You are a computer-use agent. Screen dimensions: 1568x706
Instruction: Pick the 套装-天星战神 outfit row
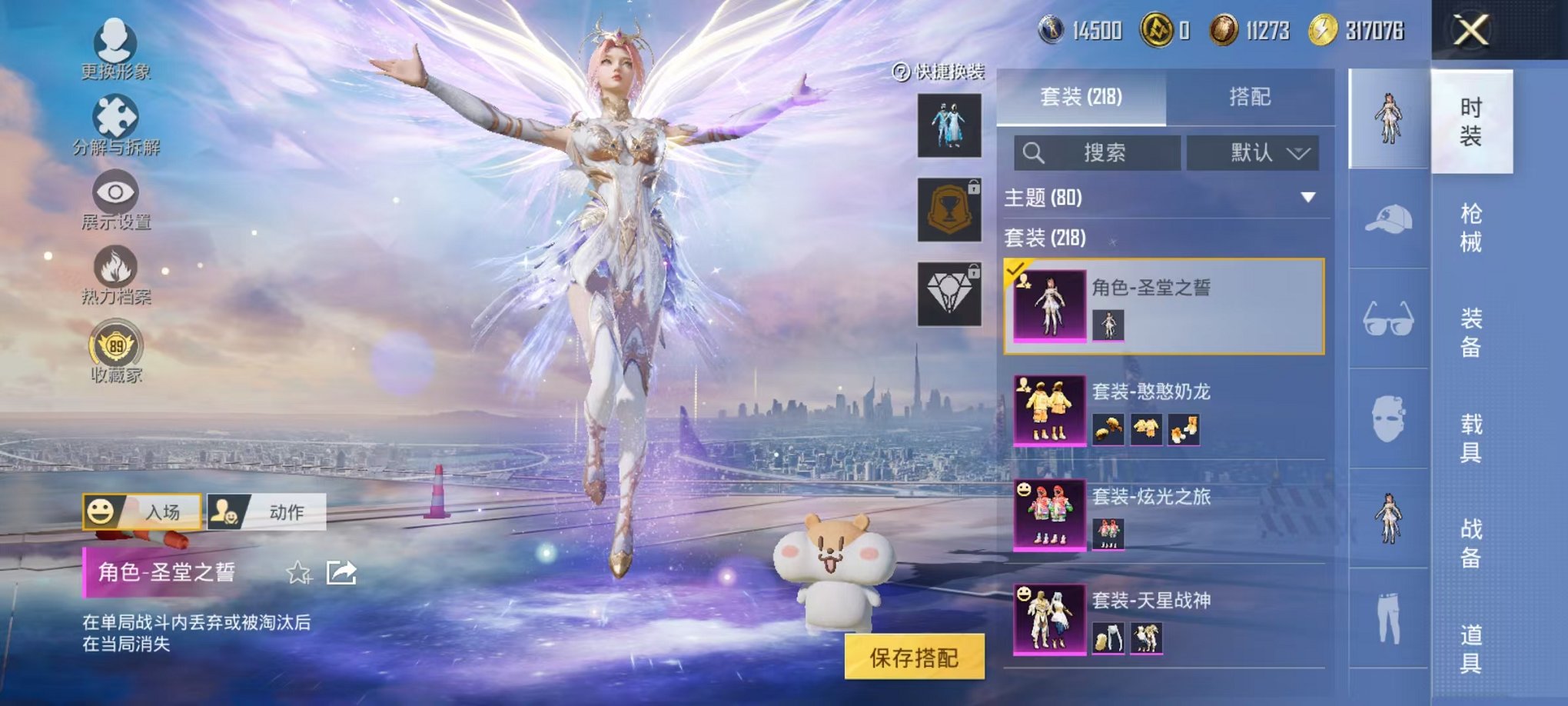(x=1164, y=618)
